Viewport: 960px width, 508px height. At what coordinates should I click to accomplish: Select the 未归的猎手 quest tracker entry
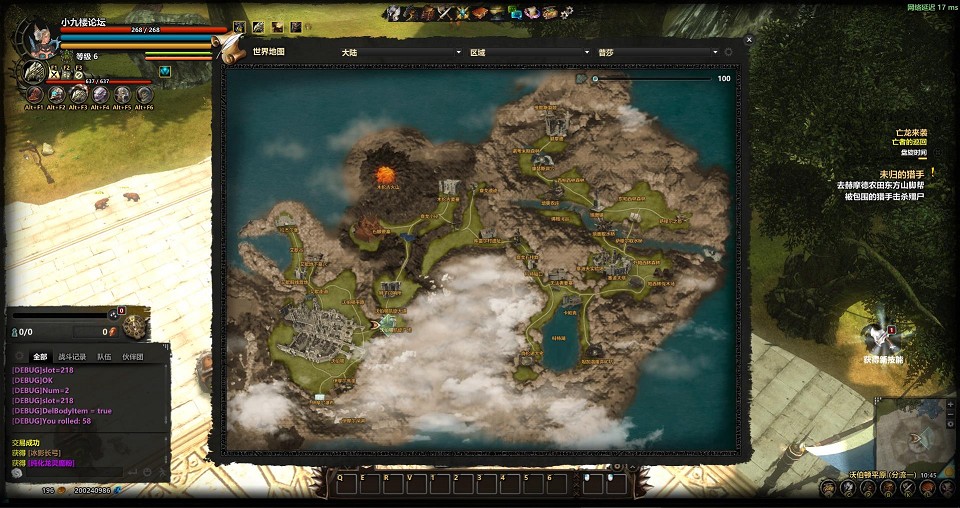[901, 174]
